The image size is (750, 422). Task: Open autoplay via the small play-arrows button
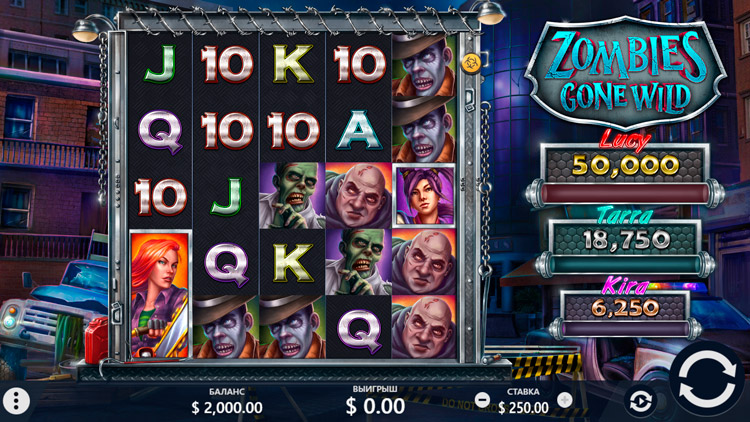(640, 401)
